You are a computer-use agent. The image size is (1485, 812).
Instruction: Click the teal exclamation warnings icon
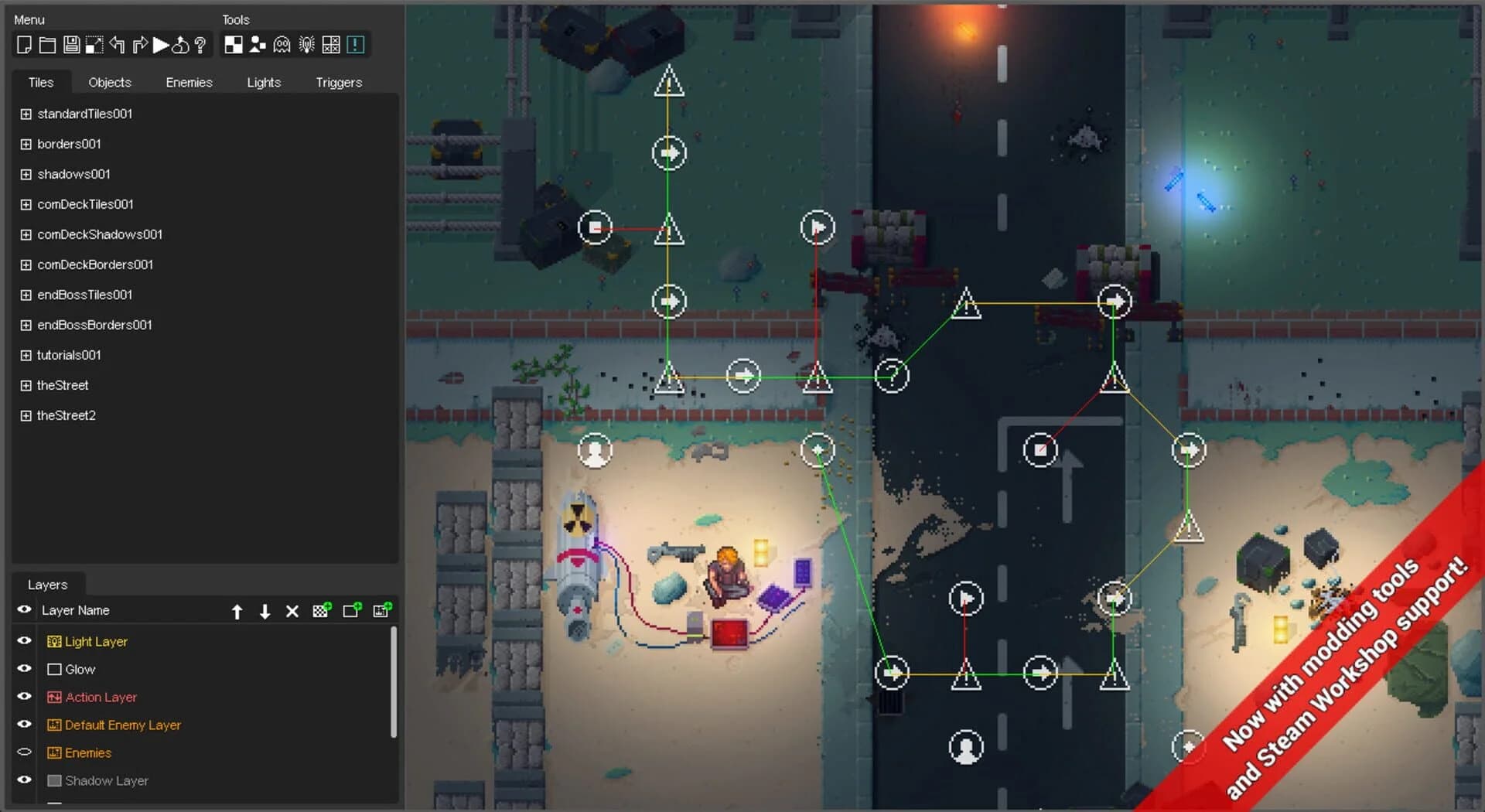click(x=355, y=44)
